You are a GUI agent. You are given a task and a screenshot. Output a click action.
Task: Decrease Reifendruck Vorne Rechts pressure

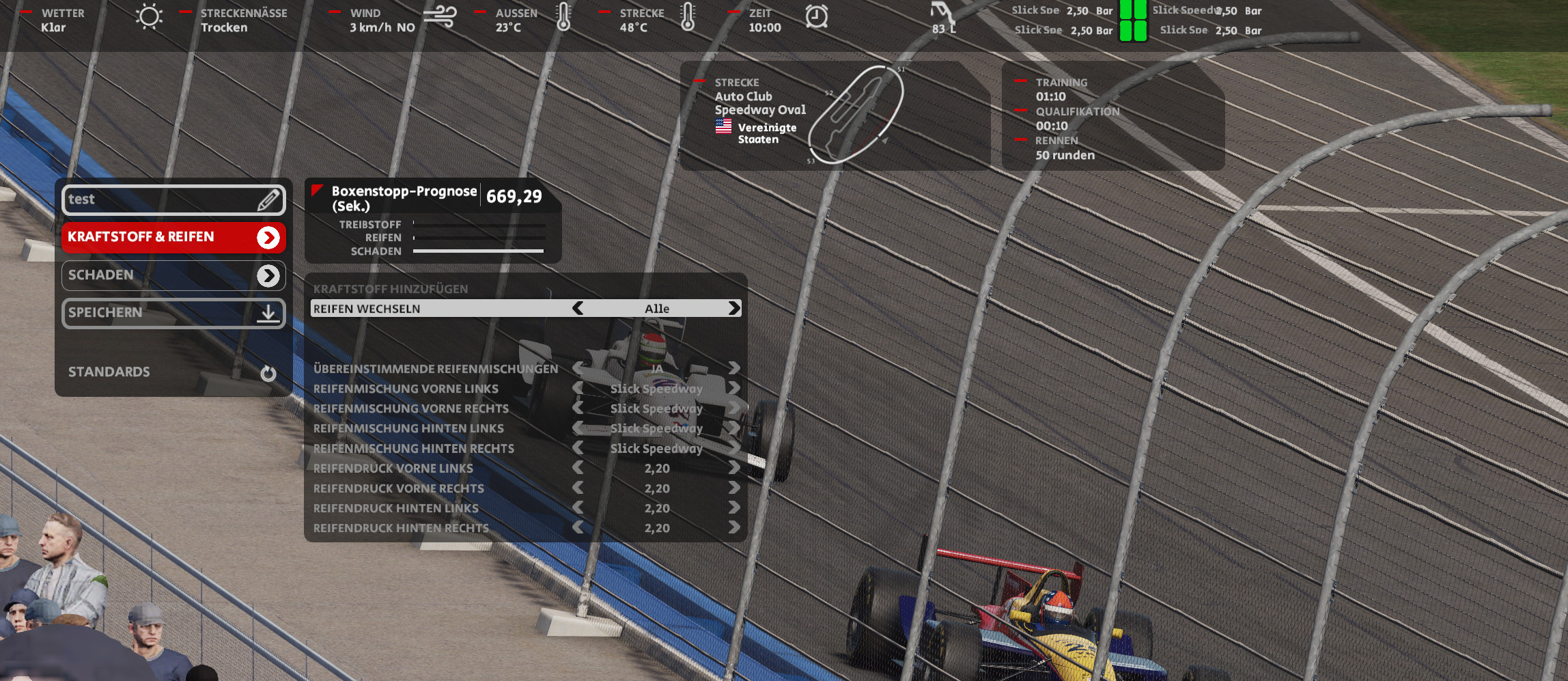click(578, 488)
